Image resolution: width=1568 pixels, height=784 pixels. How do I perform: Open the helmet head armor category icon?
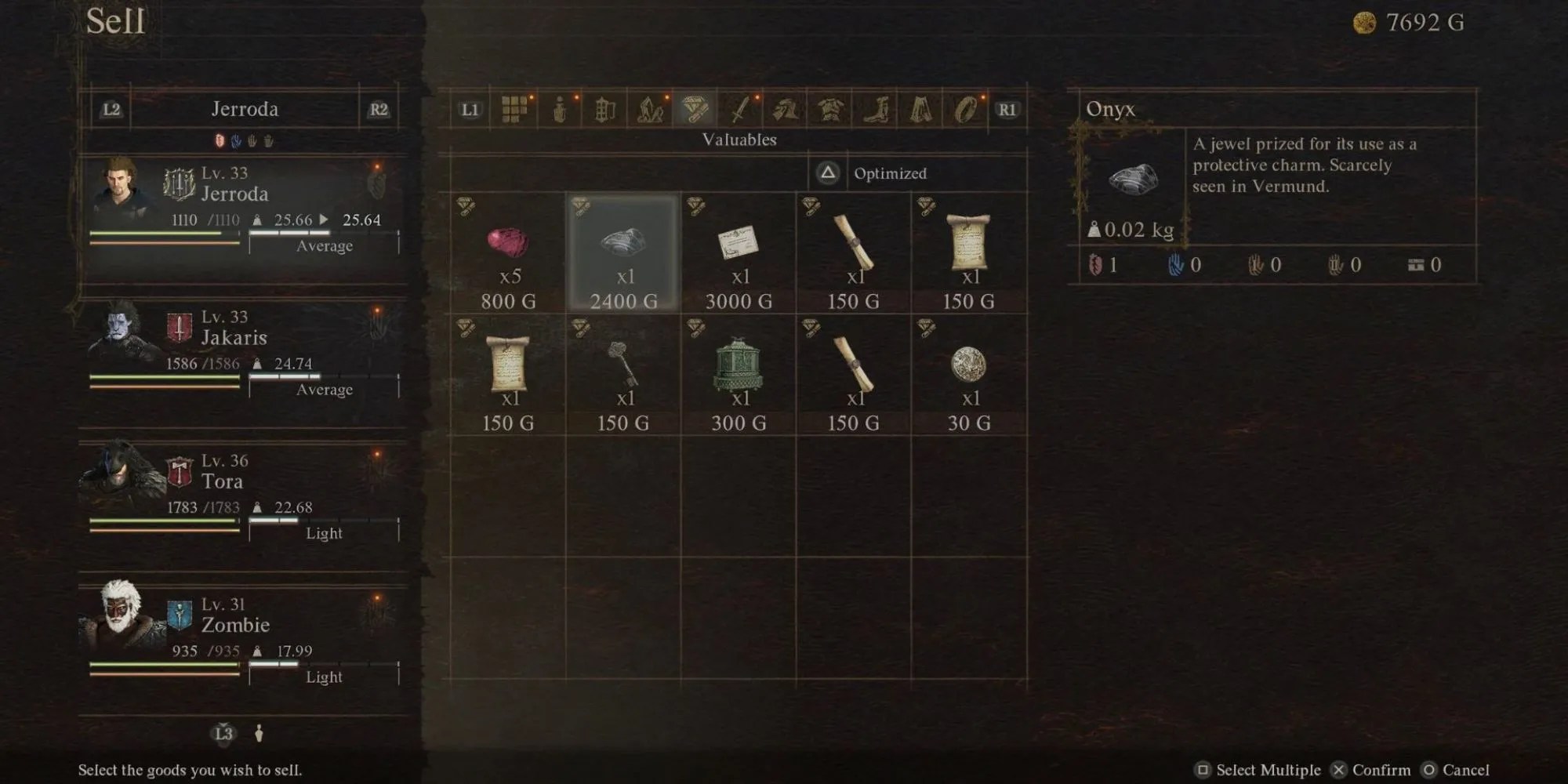pos(786,111)
